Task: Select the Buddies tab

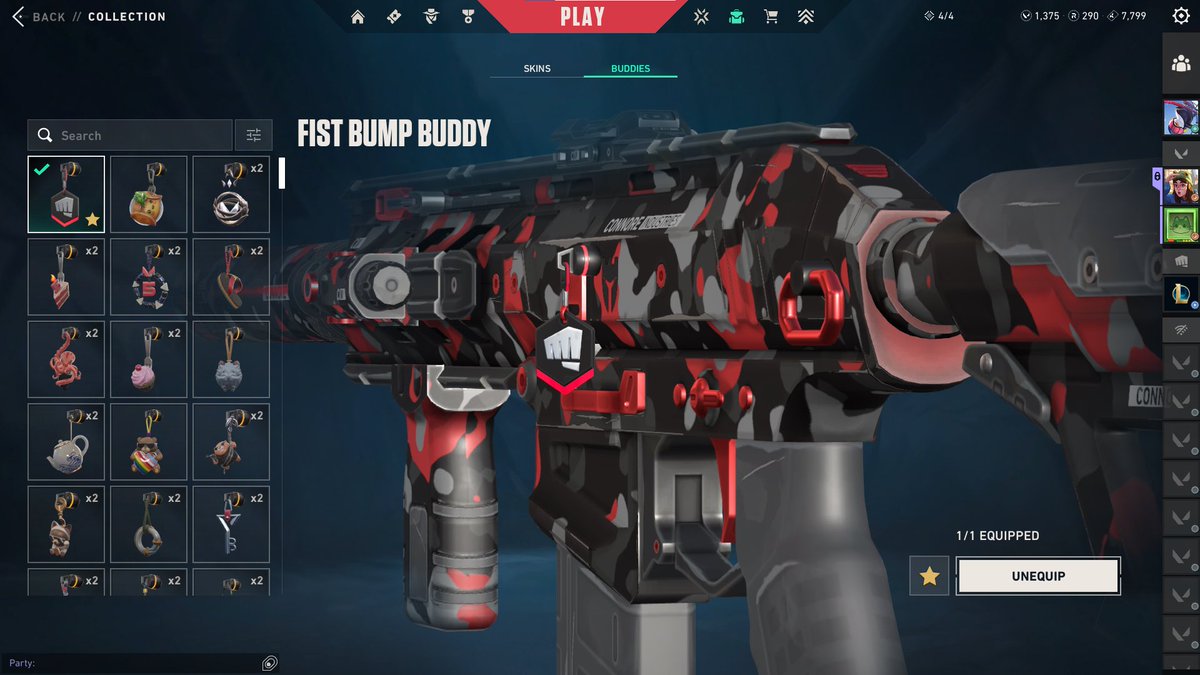Action: (x=631, y=69)
